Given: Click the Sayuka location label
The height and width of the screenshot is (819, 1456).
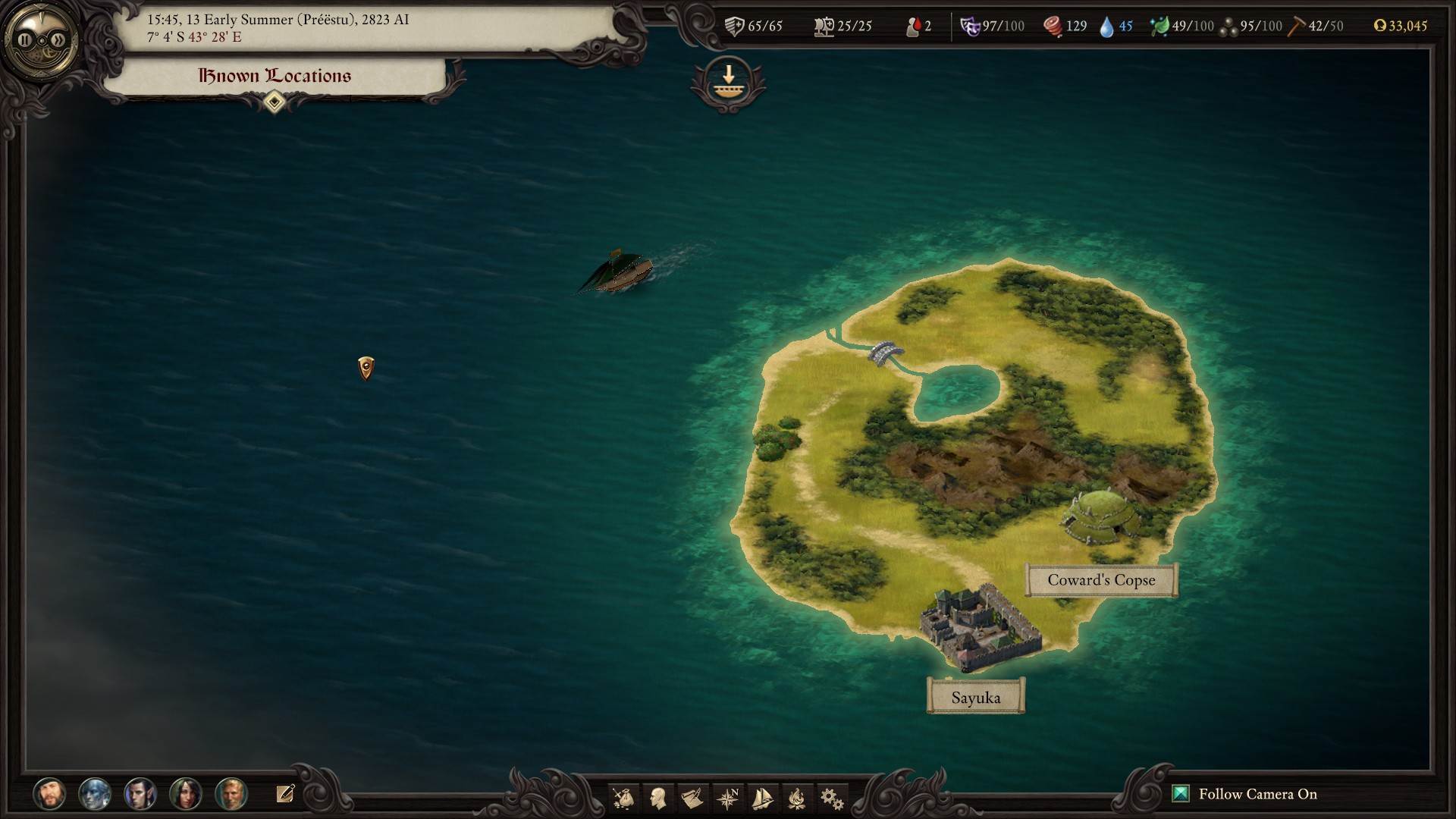Looking at the screenshot, I should click(x=975, y=696).
